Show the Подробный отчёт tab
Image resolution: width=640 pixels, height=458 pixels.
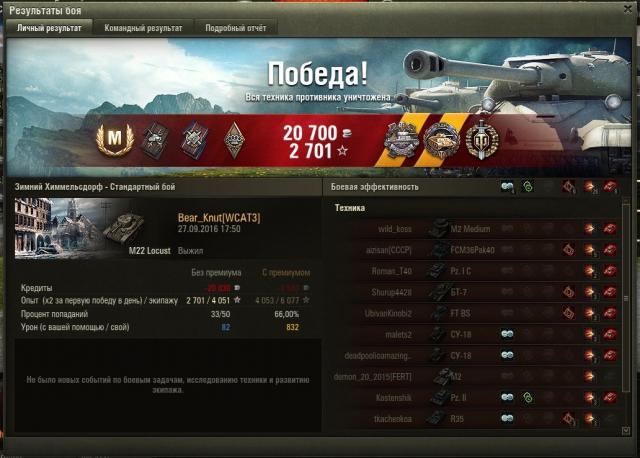point(235,28)
